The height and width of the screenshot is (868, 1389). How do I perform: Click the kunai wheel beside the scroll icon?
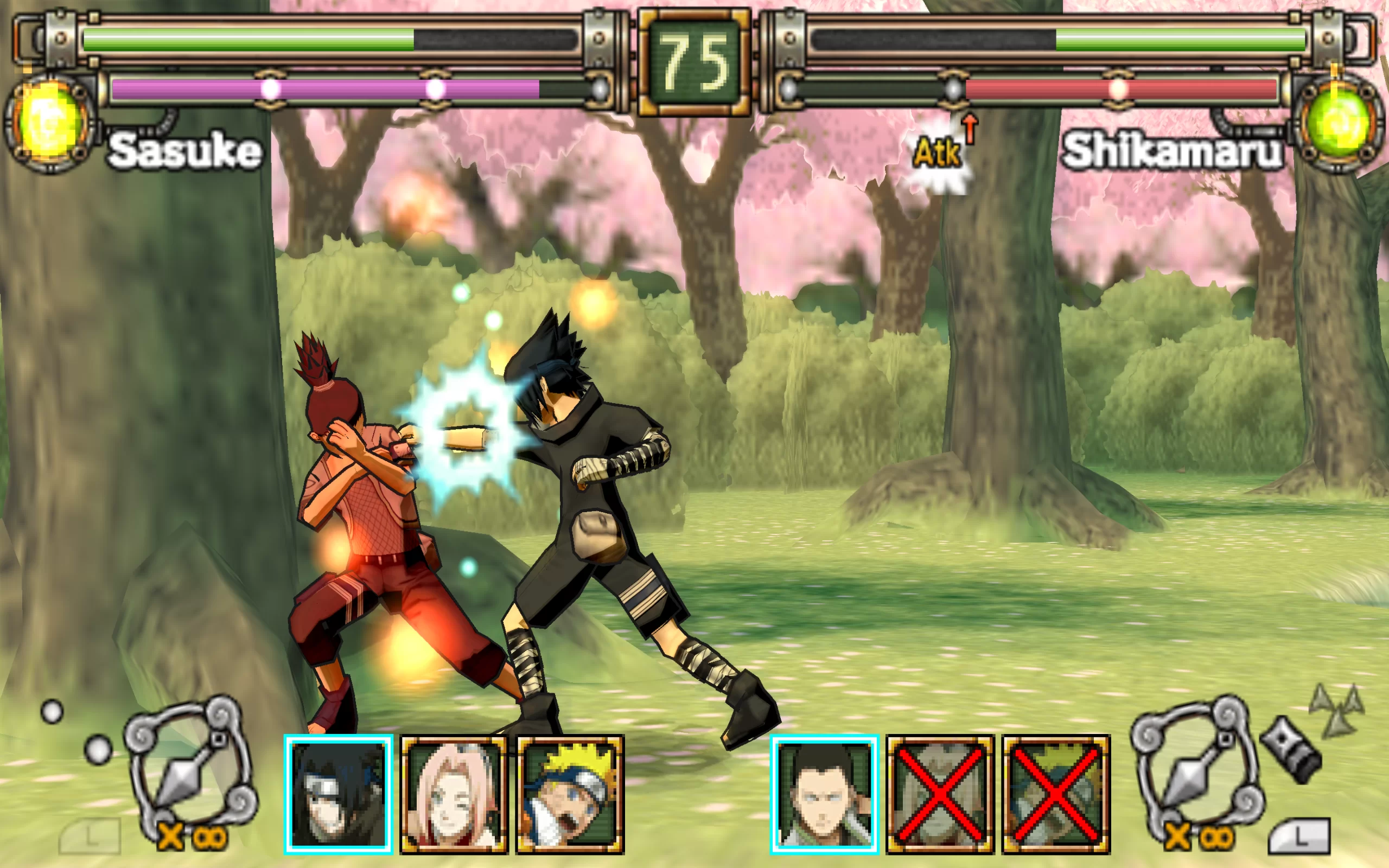click(1198, 761)
